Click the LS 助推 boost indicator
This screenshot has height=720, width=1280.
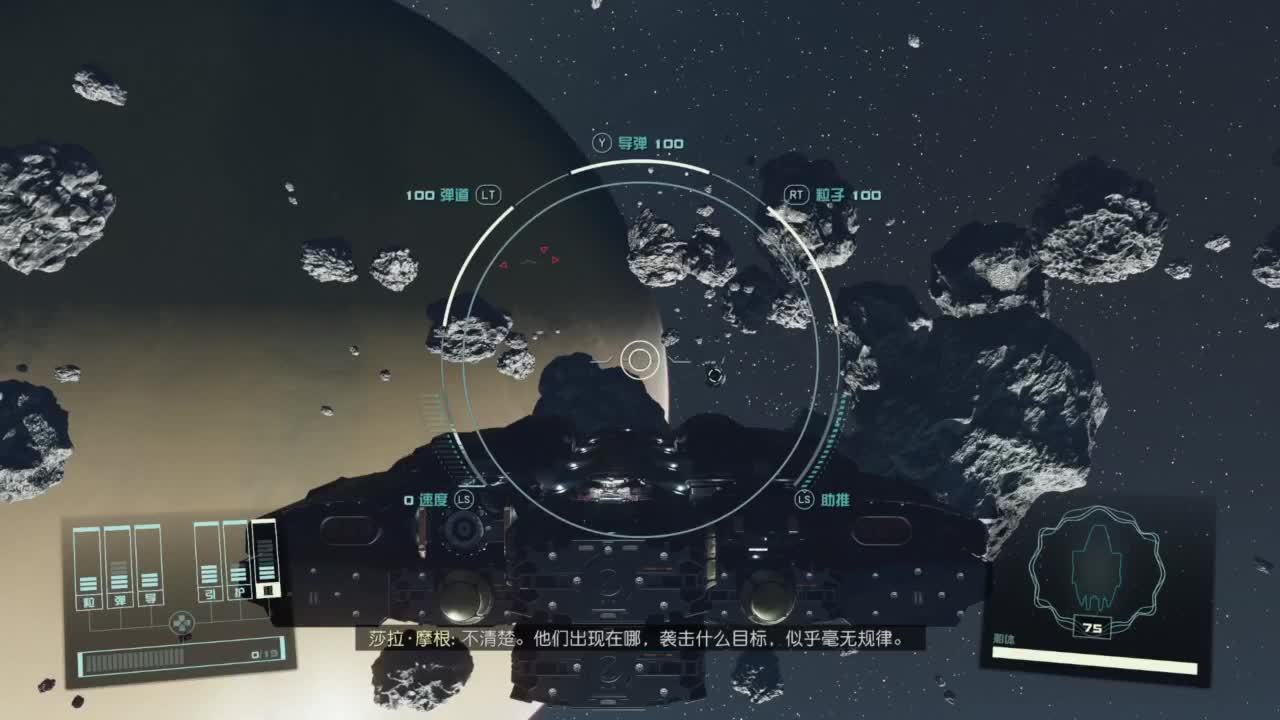click(820, 497)
